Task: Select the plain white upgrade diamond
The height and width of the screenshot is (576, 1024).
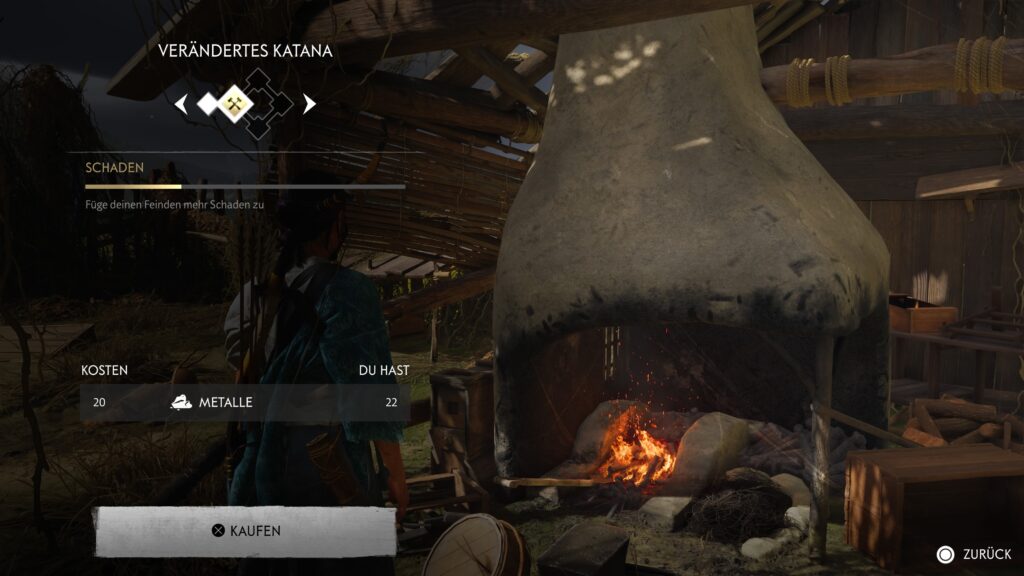Action: (208, 103)
